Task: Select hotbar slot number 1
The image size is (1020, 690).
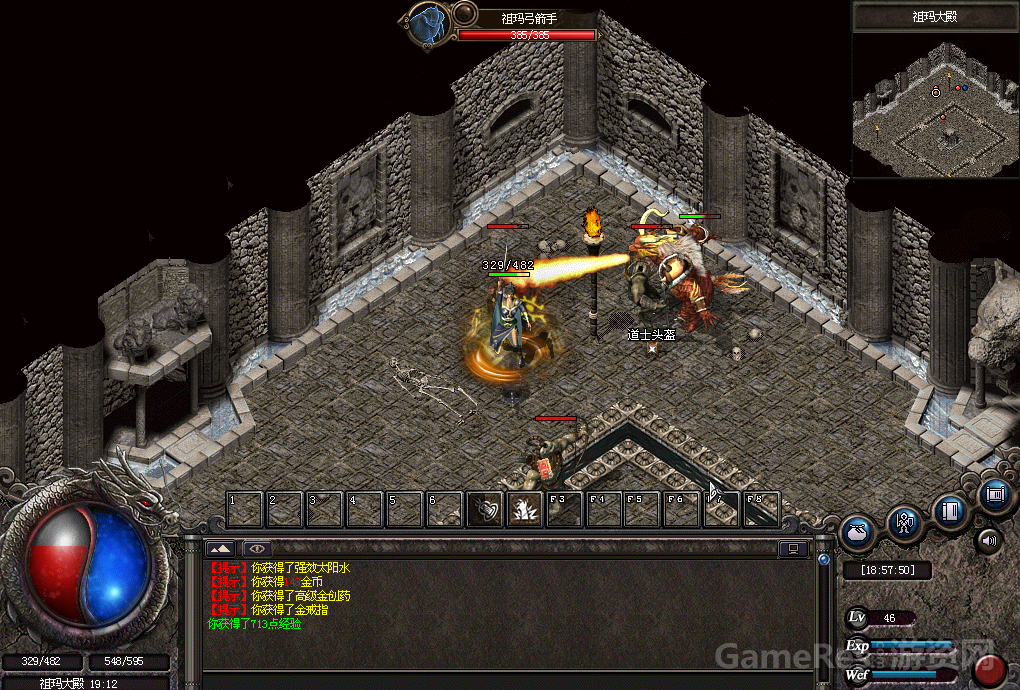Action: click(244, 509)
